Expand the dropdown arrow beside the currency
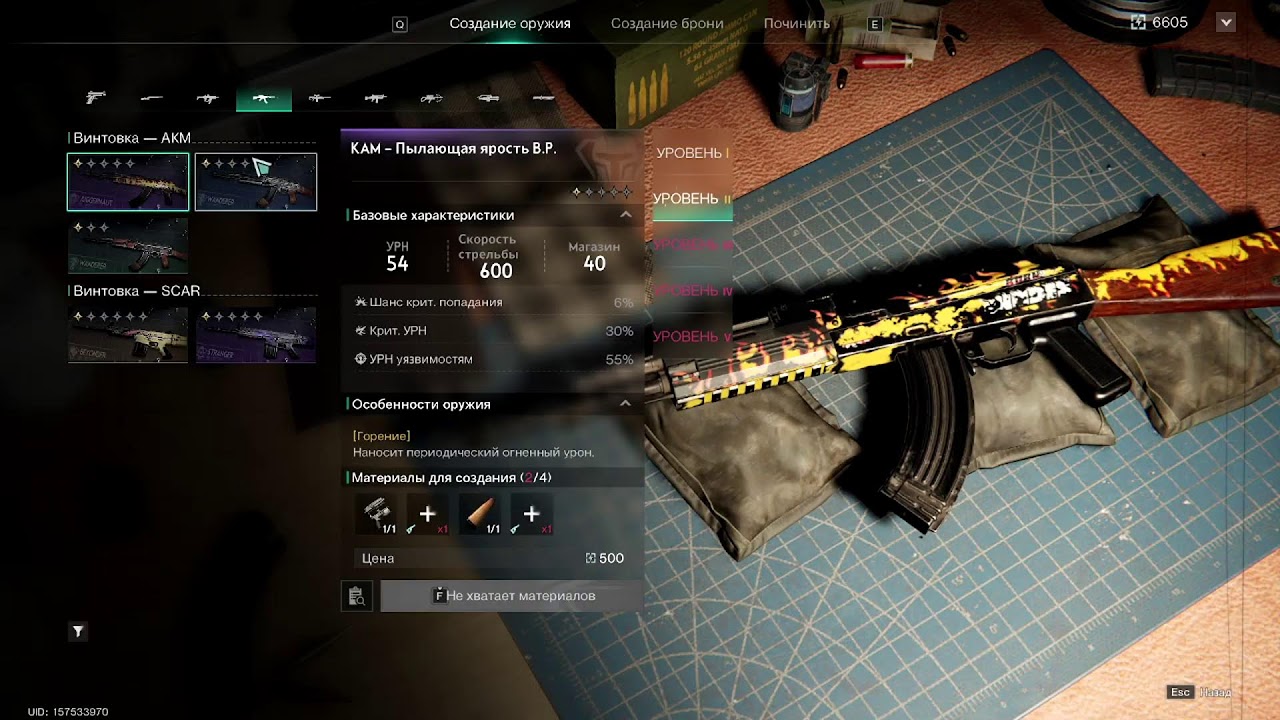Image resolution: width=1280 pixels, height=720 pixels. tap(1226, 22)
